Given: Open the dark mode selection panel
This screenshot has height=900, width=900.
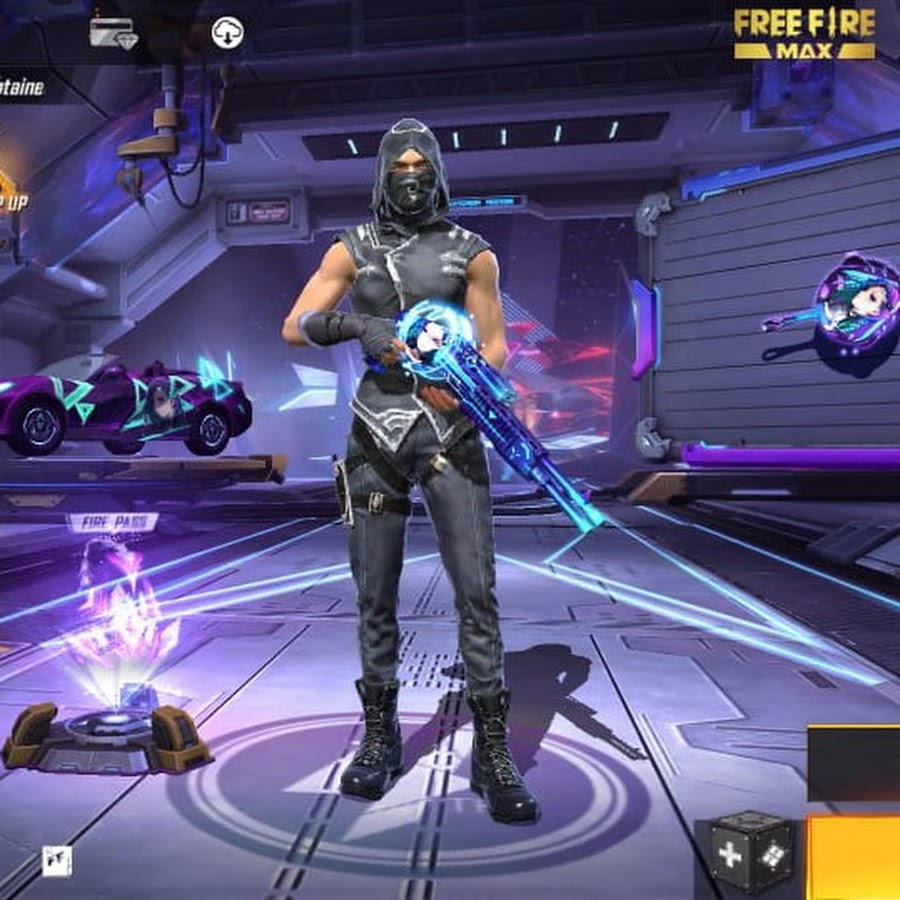Looking at the screenshot, I should click(855, 762).
